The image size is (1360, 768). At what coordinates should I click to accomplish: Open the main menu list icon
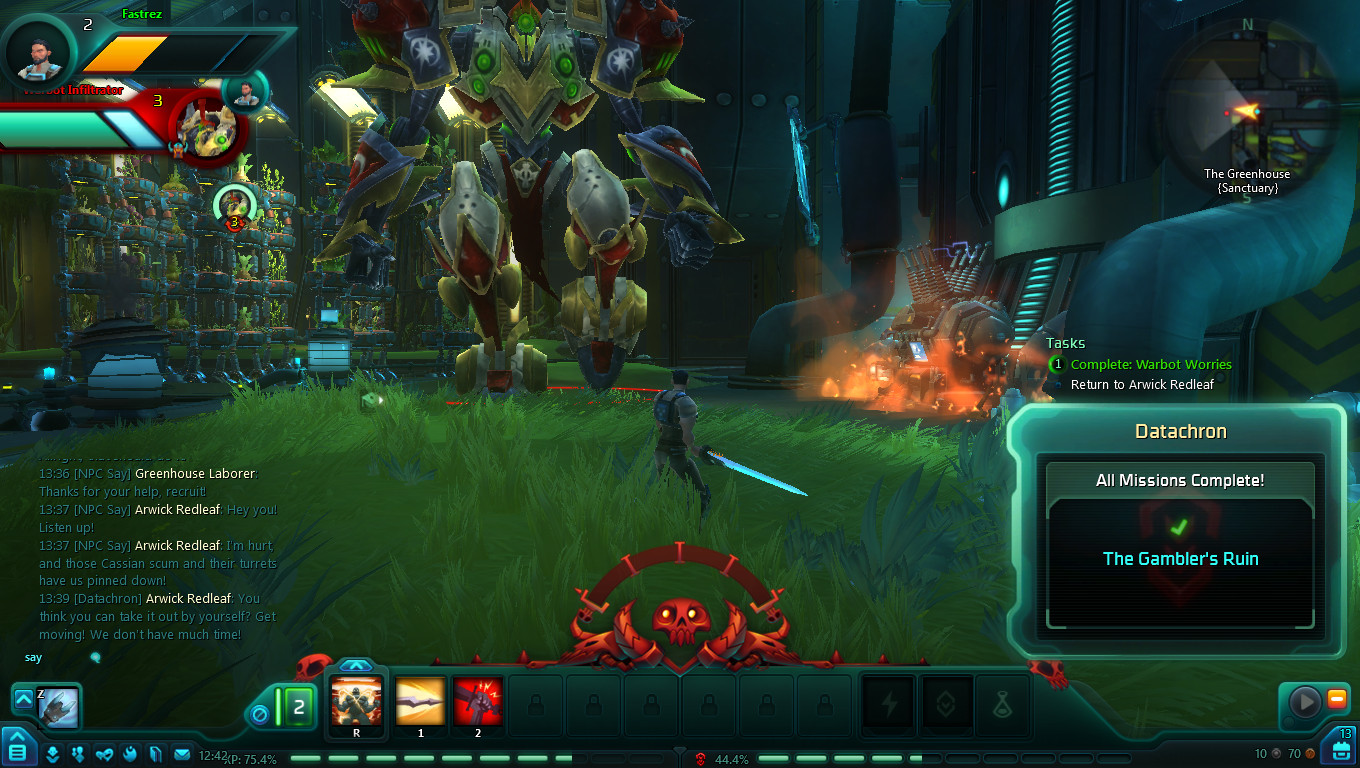[x=18, y=753]
